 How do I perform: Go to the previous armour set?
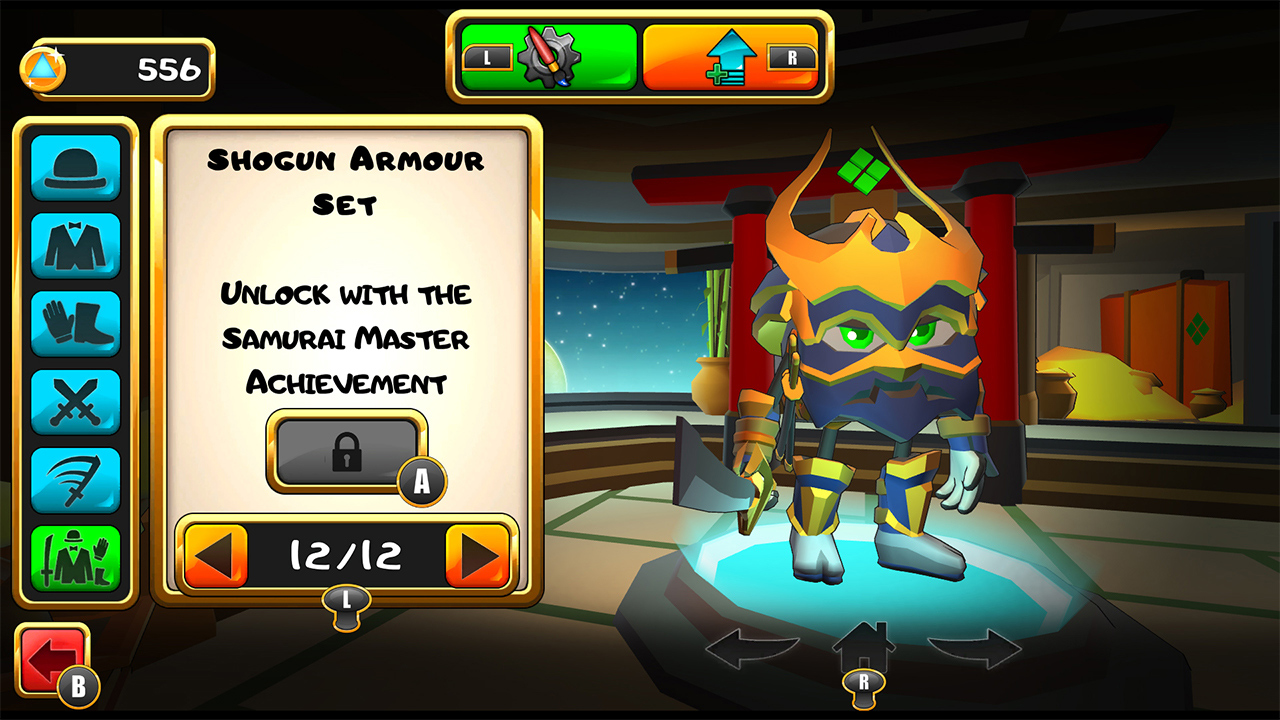(215, 556)
